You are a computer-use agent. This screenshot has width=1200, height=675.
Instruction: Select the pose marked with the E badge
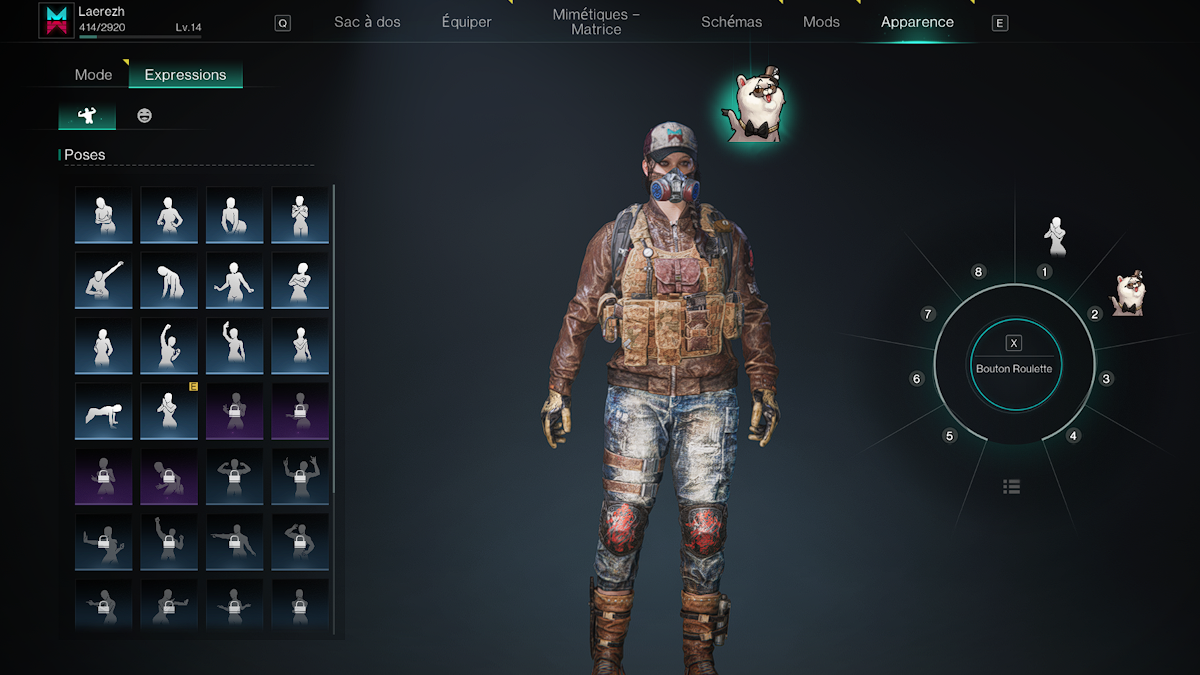[x=169, y=411]
